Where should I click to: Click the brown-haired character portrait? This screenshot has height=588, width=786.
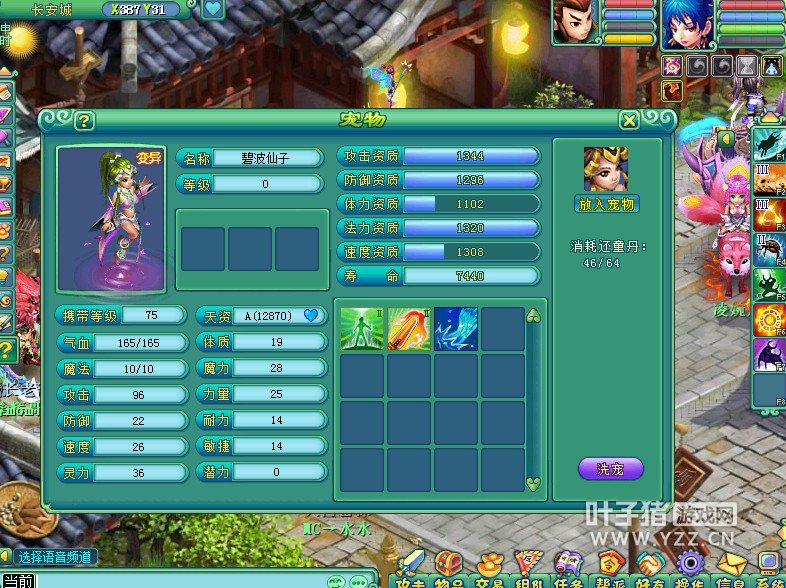(575, 23)
